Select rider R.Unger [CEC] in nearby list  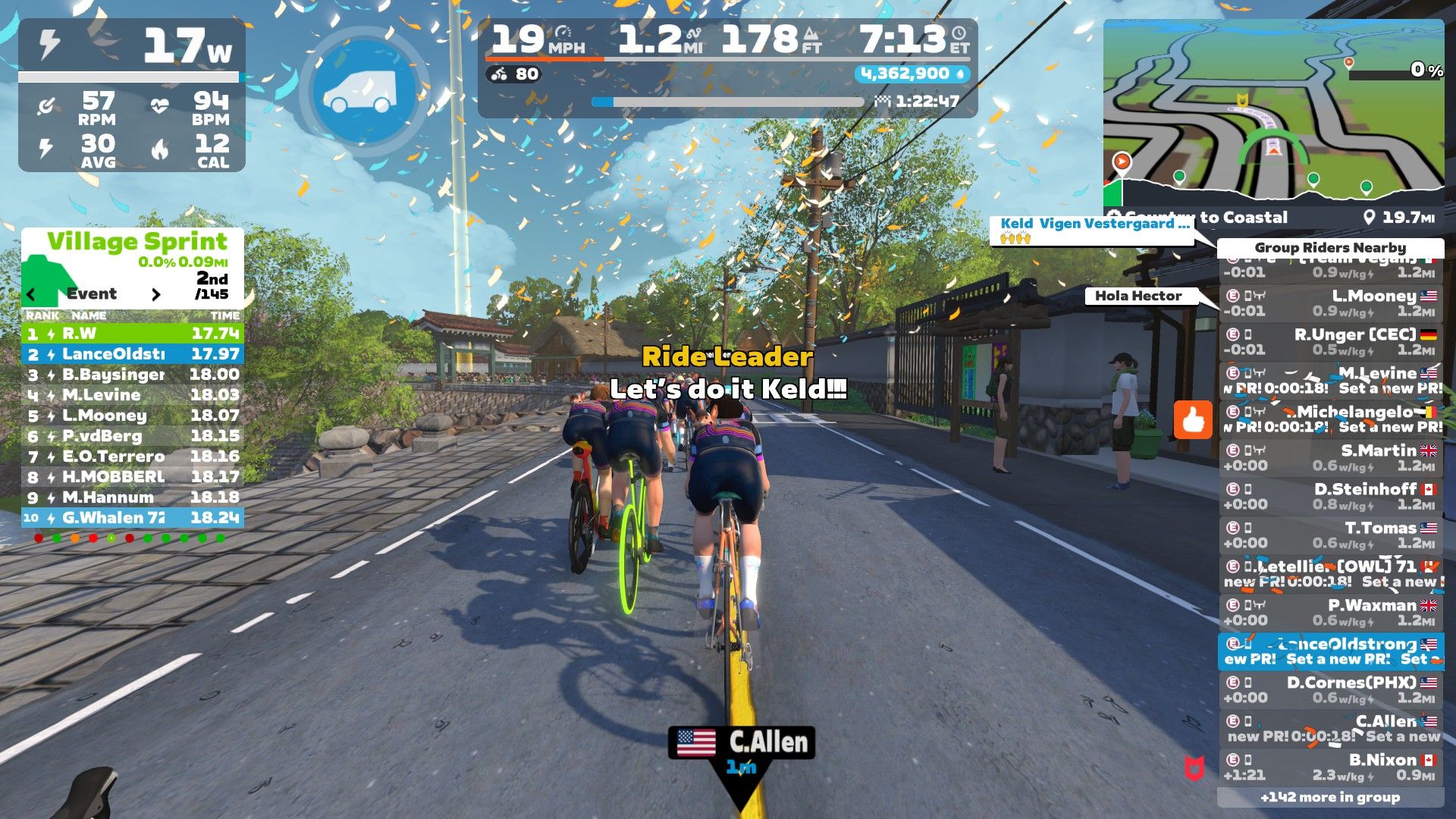click(x=1331, y=342)
